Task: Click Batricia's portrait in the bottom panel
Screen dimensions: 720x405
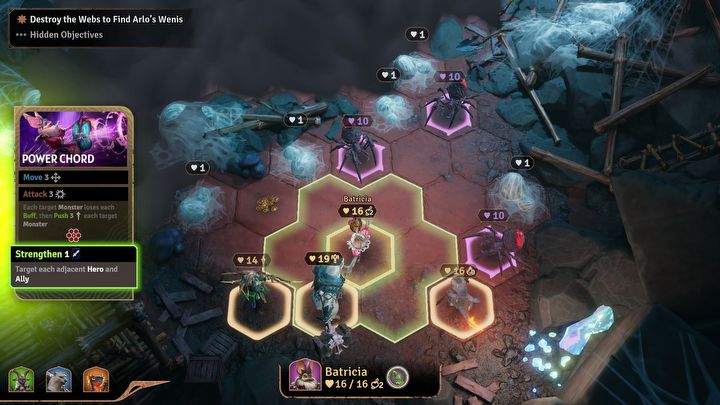Action: click(304, 376)
